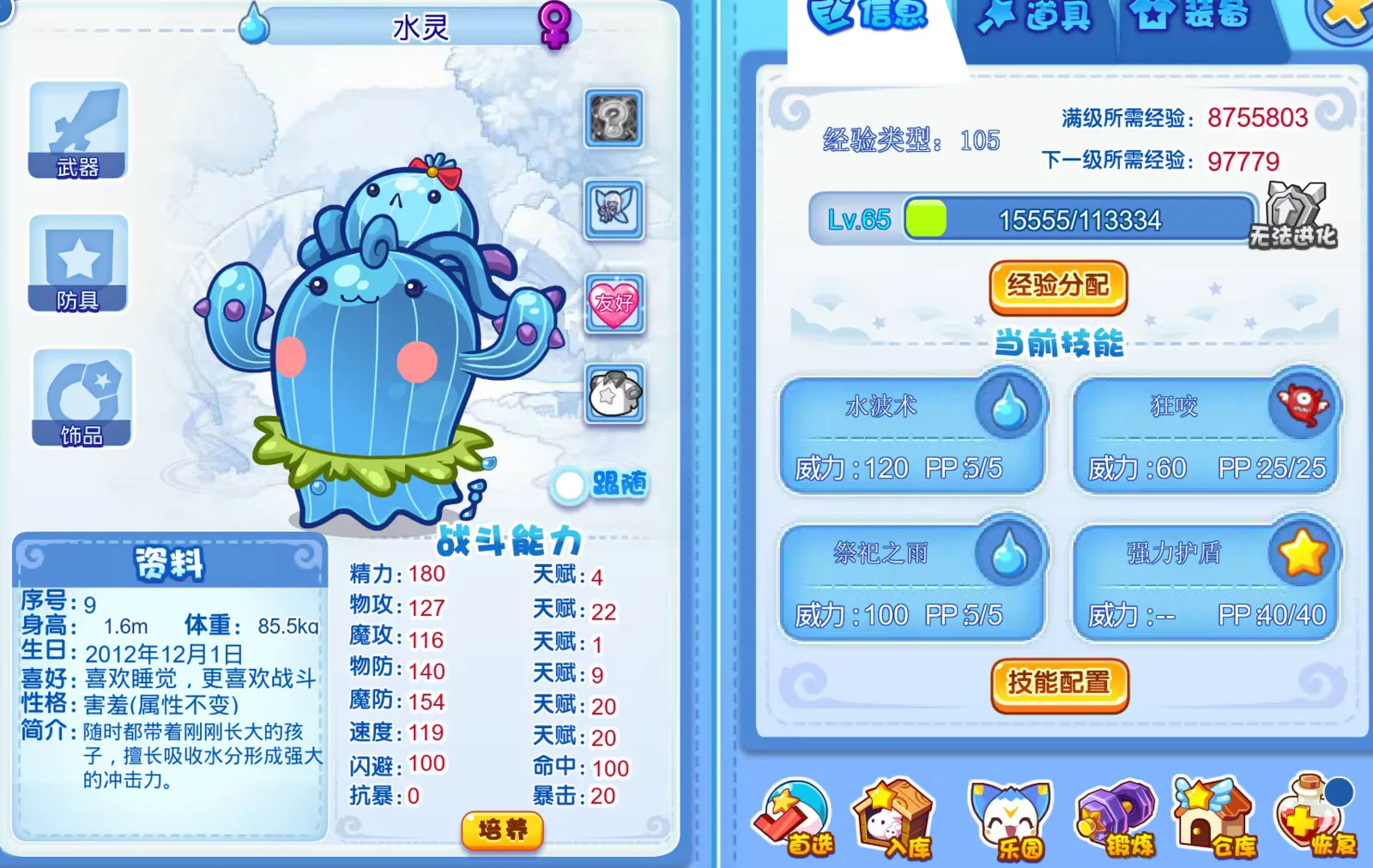Click the white sheep item icon
The image size is (1373, 868).
(x=614, y=396)
